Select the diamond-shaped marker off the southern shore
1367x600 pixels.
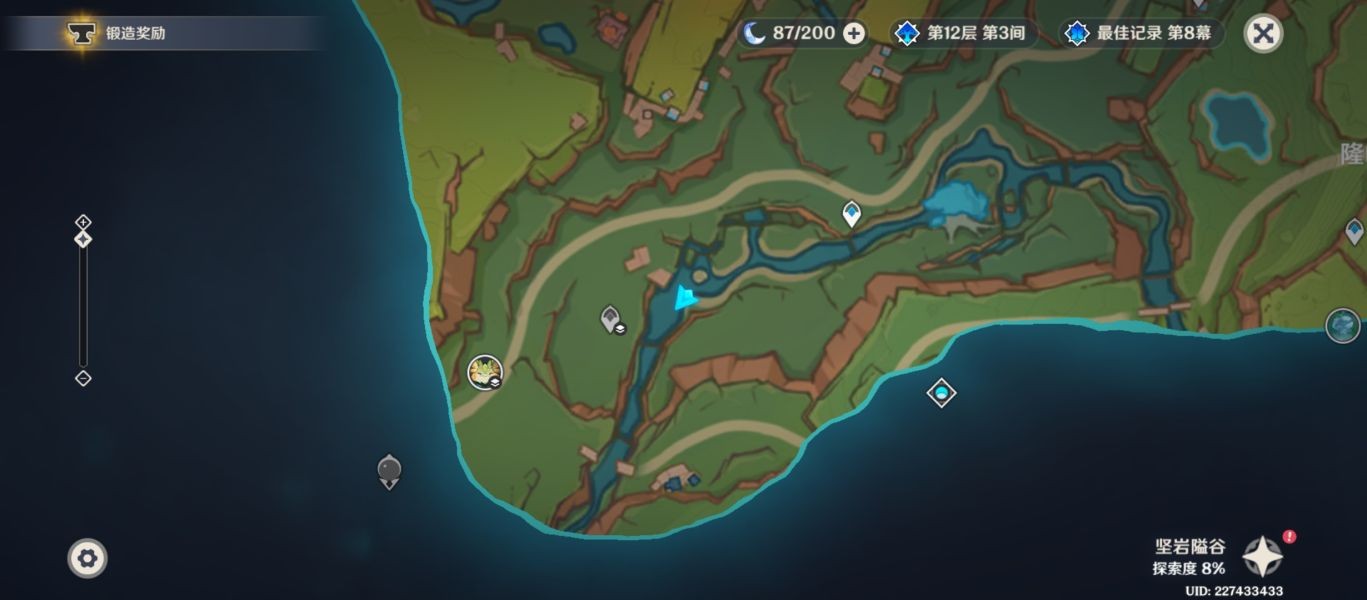(x=941, y=393)
